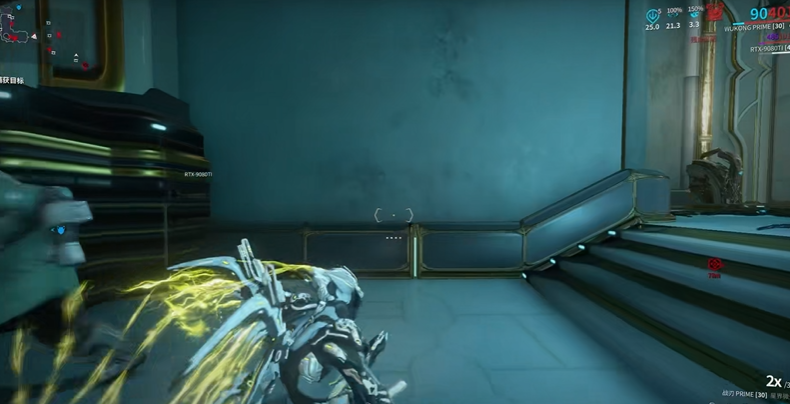Click the 100% buff icon
The image size is (790, 404).
pos(673,15)
